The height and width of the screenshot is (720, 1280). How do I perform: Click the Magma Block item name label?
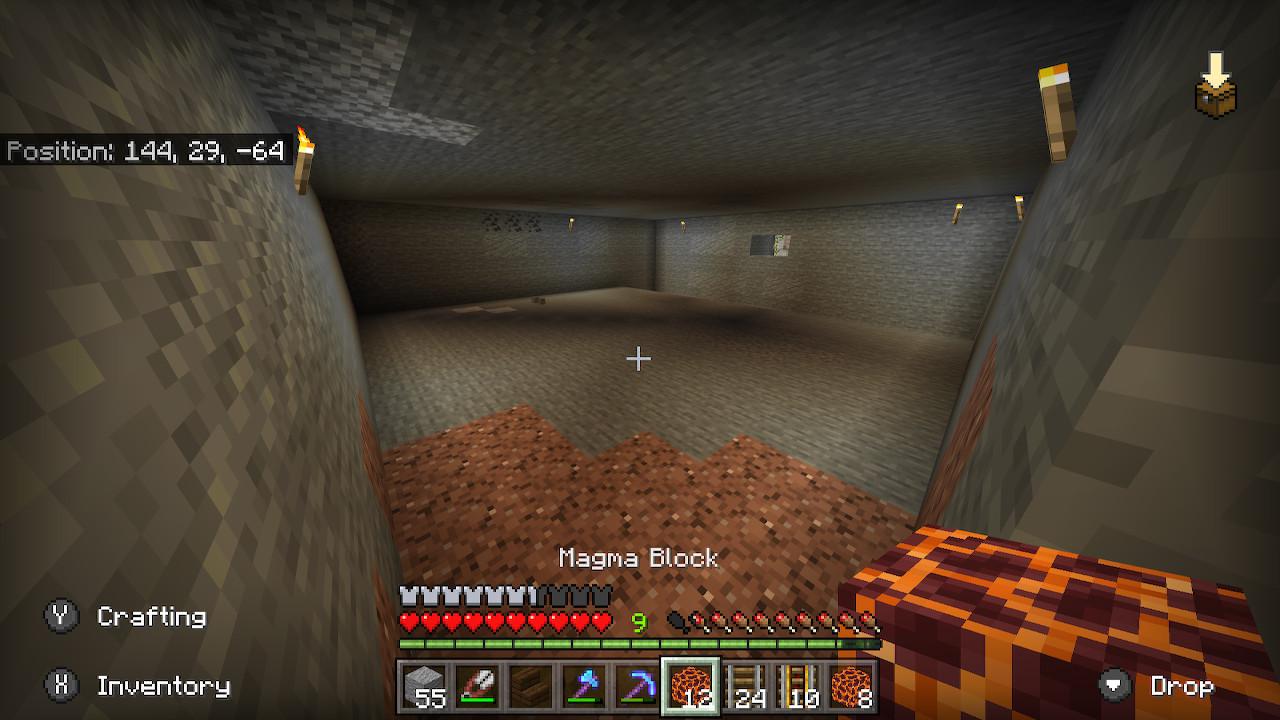click(x=638, y=559)
